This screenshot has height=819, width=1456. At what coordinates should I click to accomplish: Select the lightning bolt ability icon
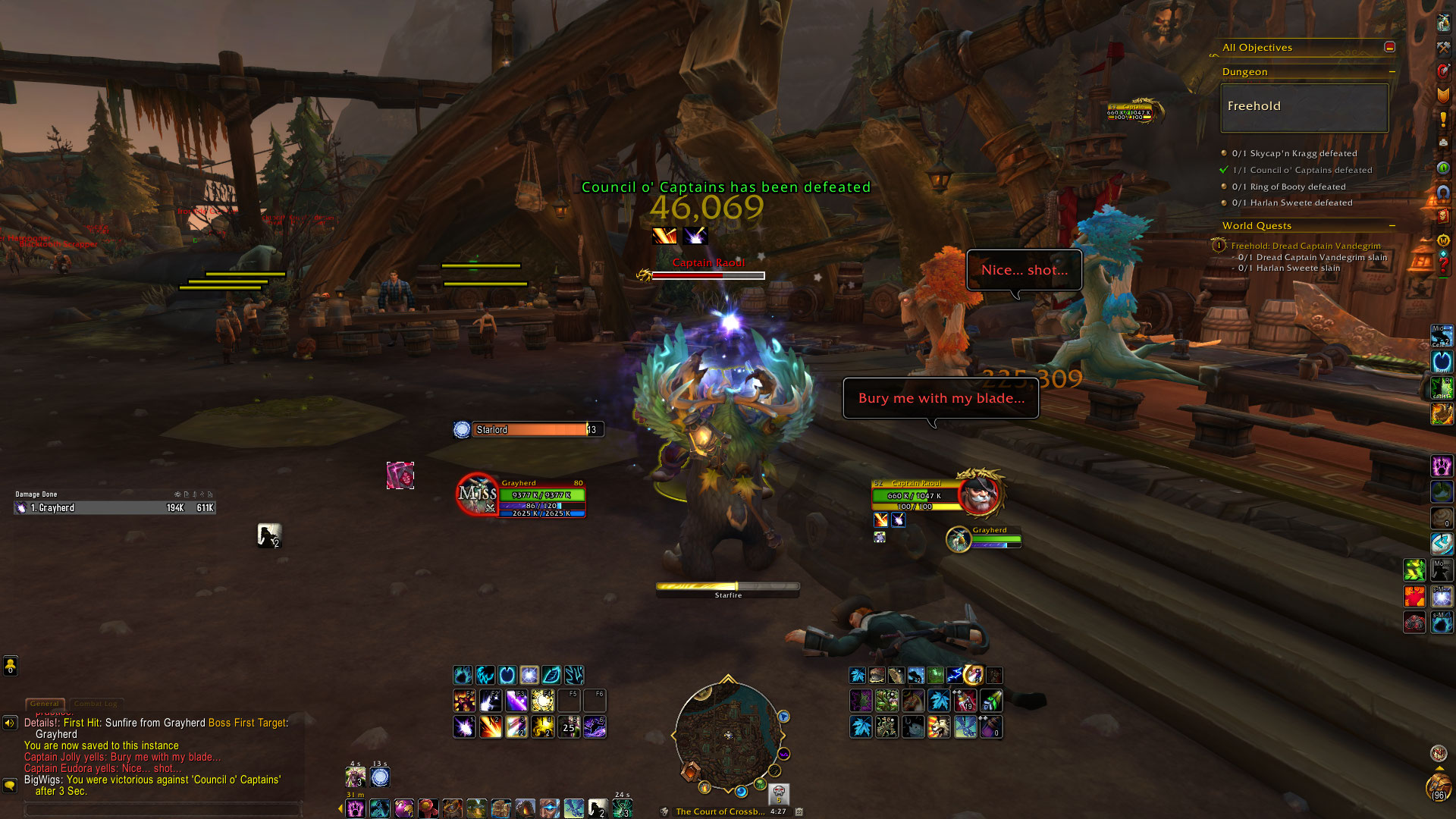point(954,675)
